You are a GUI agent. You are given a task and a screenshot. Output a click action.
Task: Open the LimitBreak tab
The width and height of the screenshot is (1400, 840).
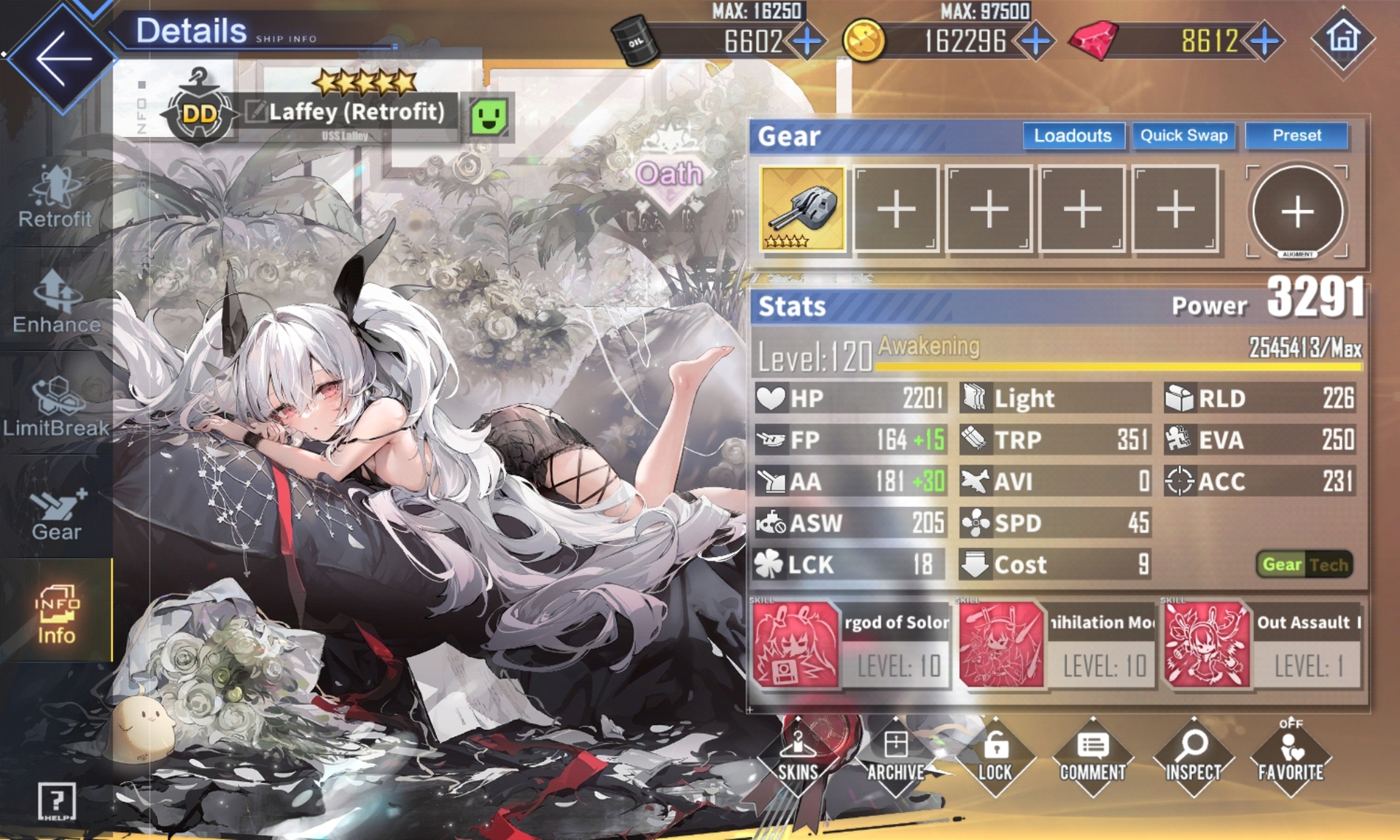56,406
